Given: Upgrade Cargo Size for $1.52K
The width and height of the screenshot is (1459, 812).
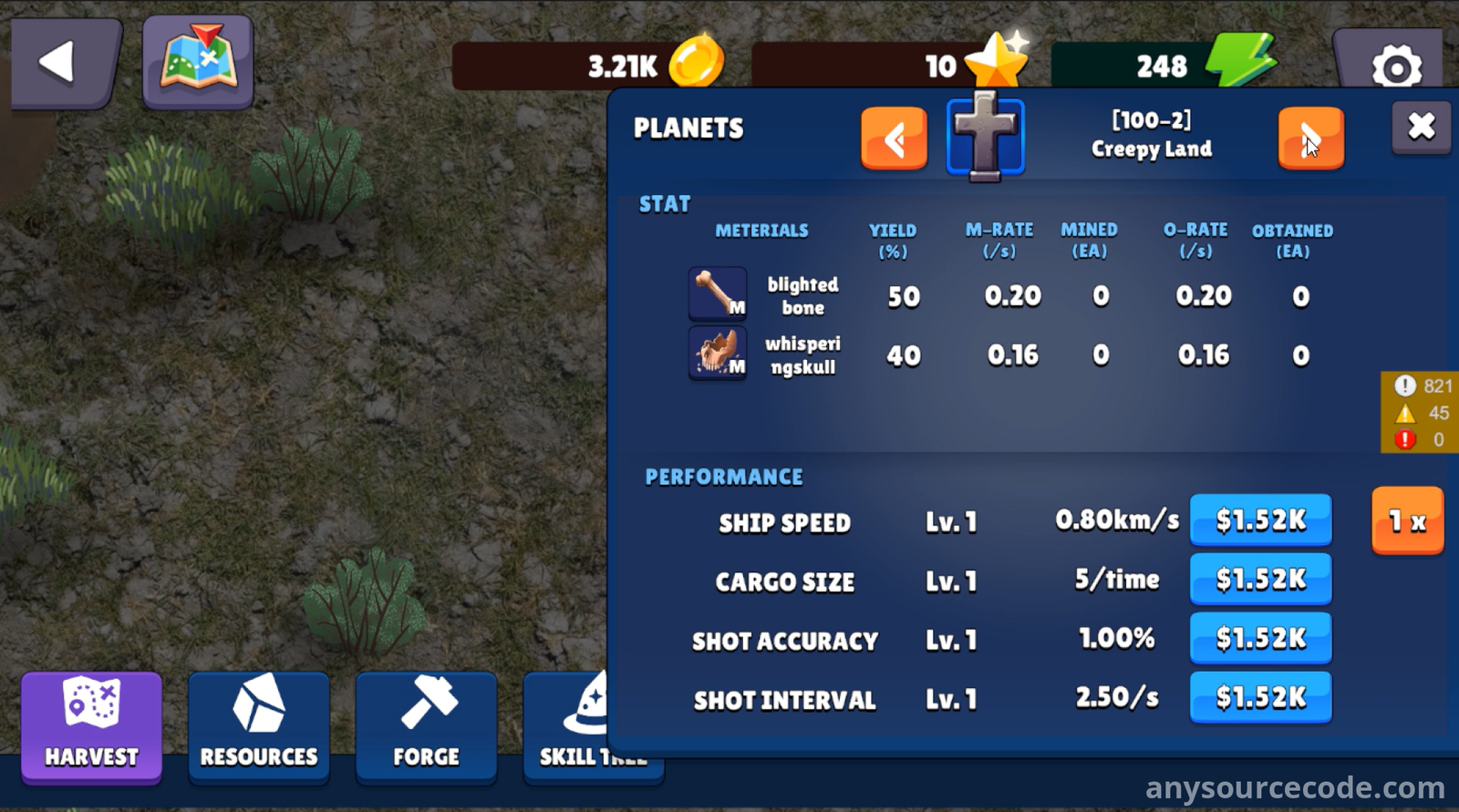Looking at the screenshot, I should [x=1260, y=580].
